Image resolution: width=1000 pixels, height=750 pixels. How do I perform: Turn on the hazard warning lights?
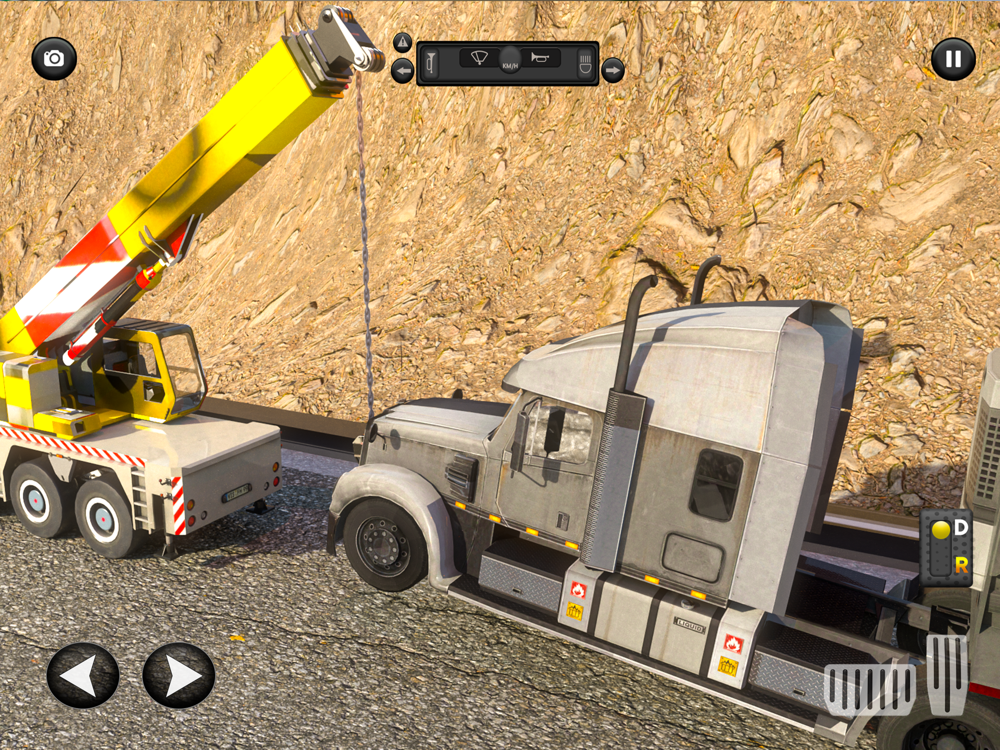click(x=402, y=43)
